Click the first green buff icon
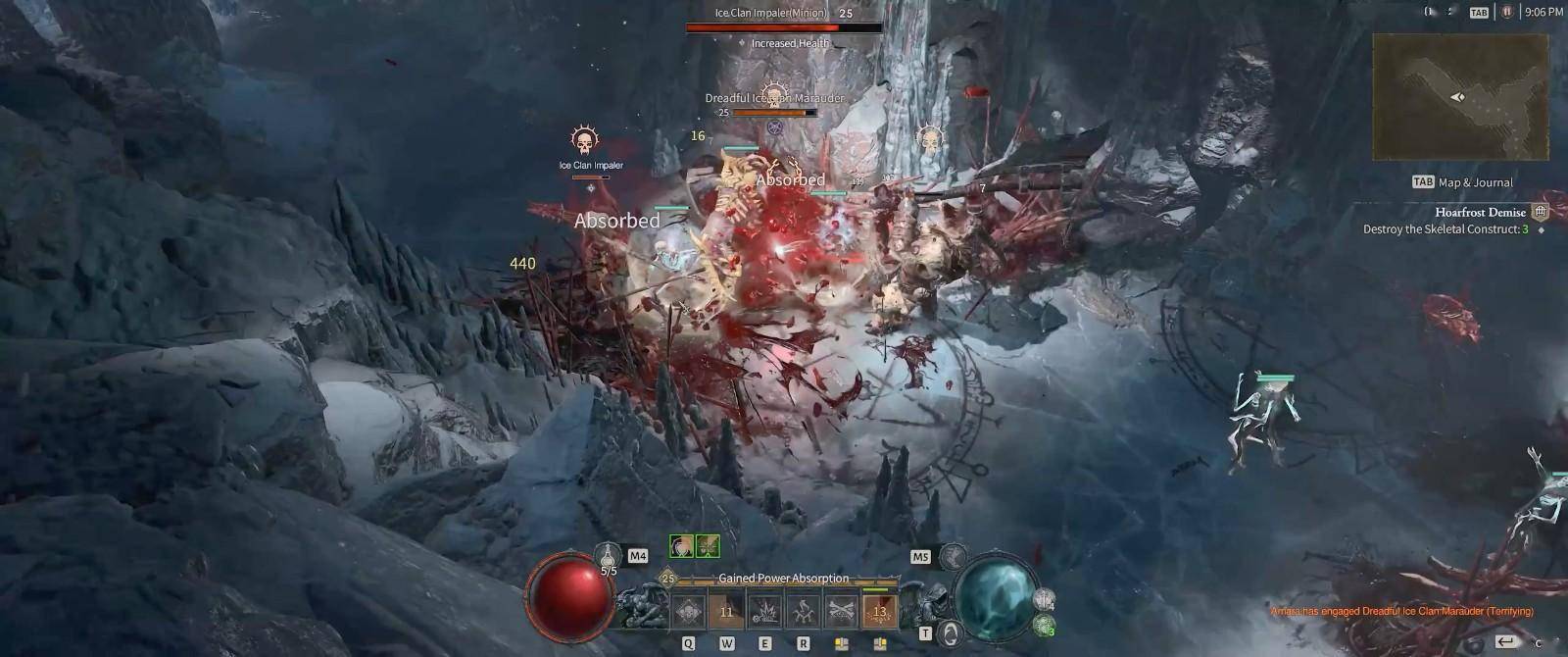 [681, 546]
